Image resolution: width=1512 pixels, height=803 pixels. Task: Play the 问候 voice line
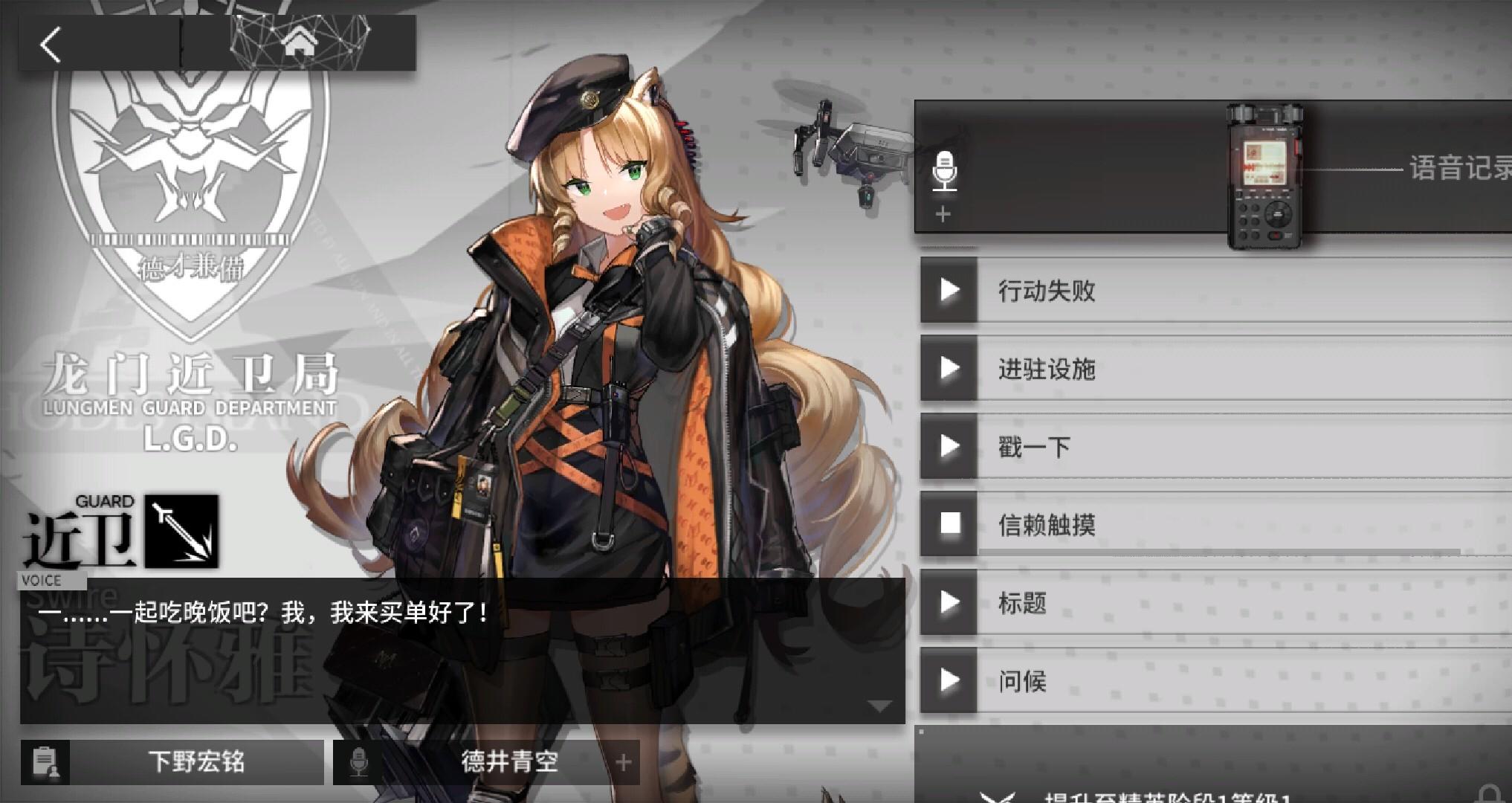tap(948, 681)
